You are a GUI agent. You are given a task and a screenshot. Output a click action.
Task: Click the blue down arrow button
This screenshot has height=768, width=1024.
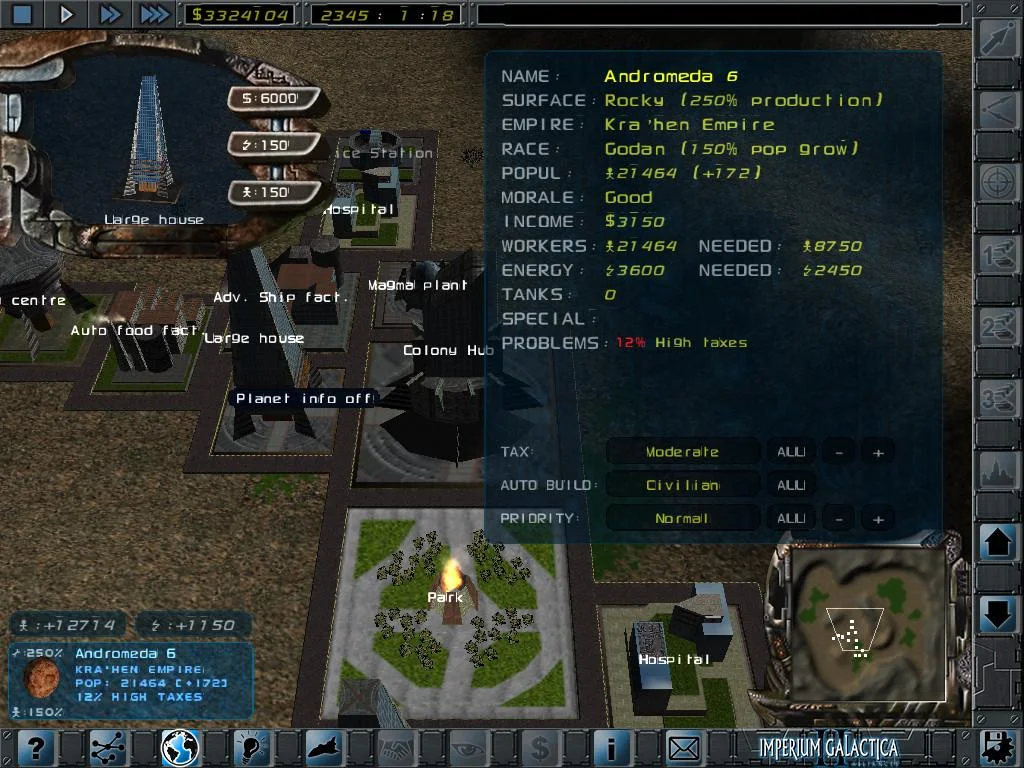[998, 612]
